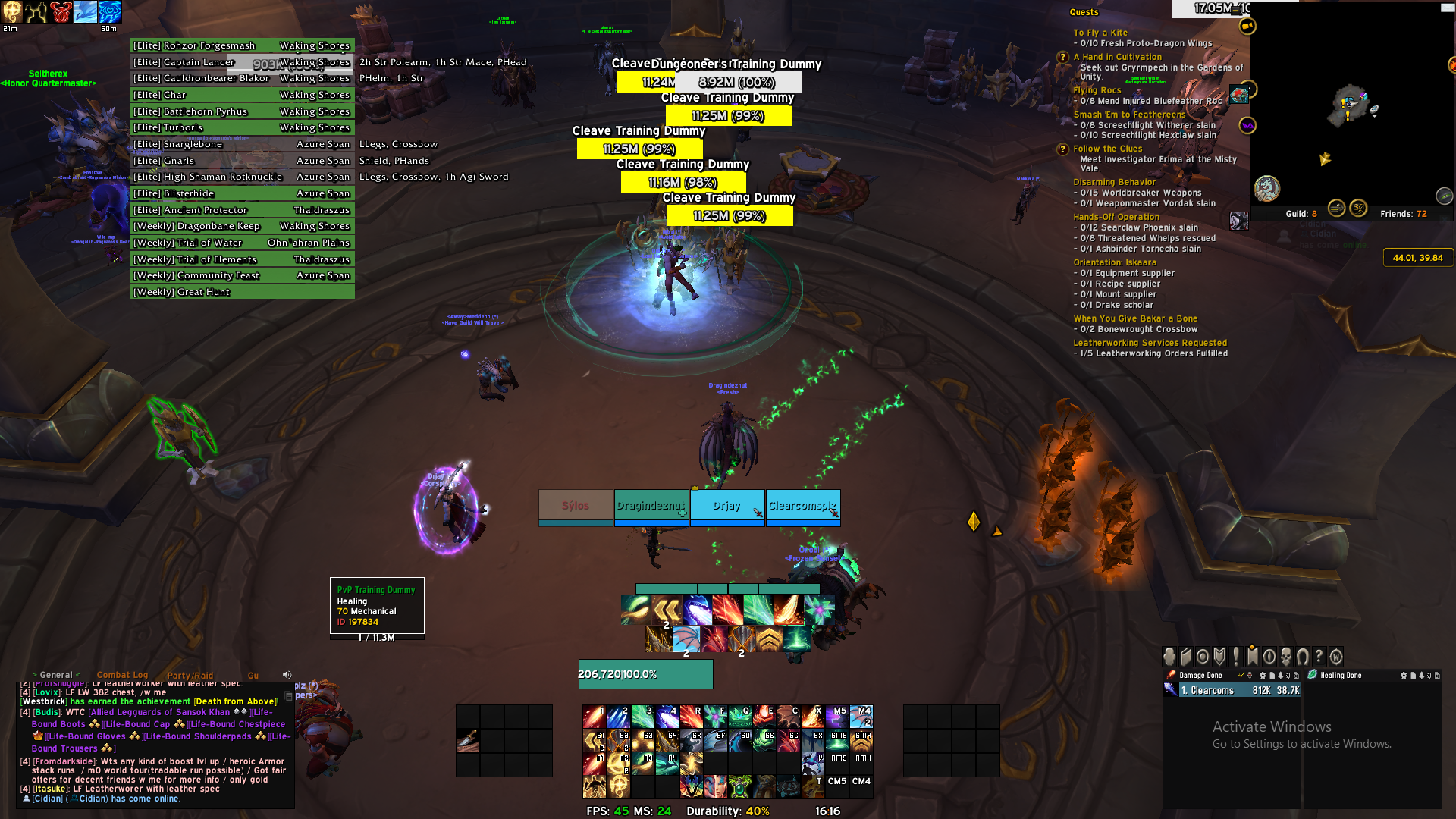Target party member Drjay's frame

tap(726, 506)
